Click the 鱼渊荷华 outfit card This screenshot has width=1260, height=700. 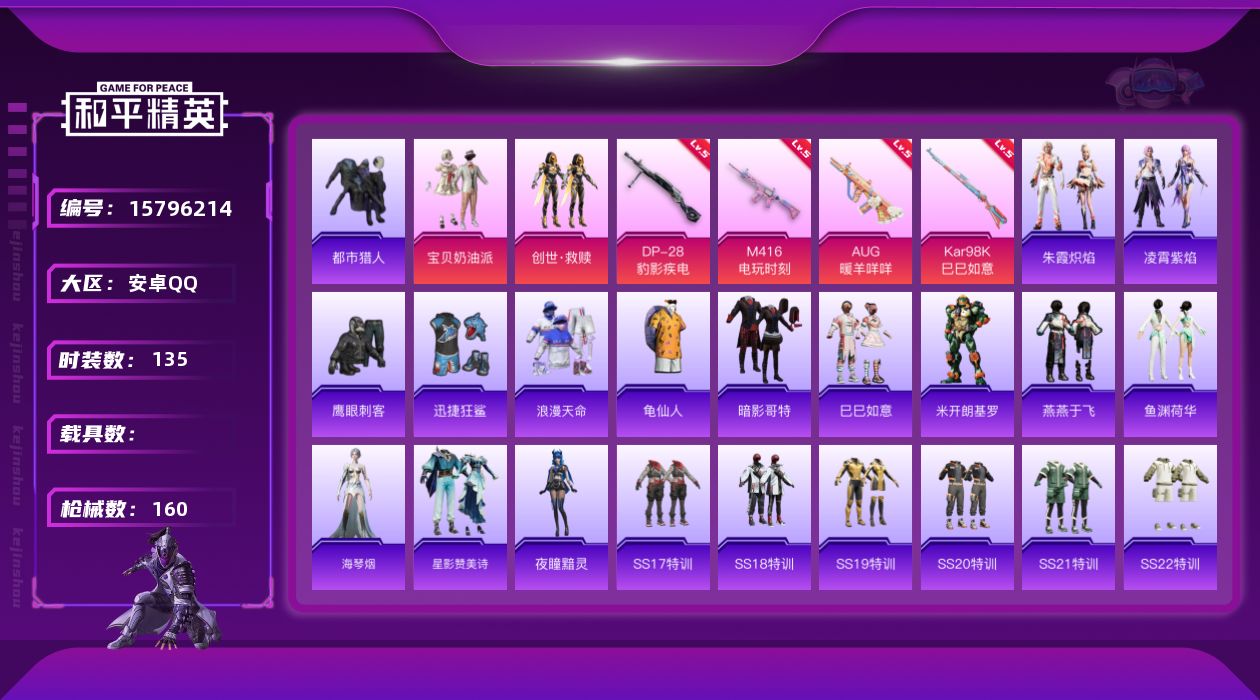pos(1170,364)
